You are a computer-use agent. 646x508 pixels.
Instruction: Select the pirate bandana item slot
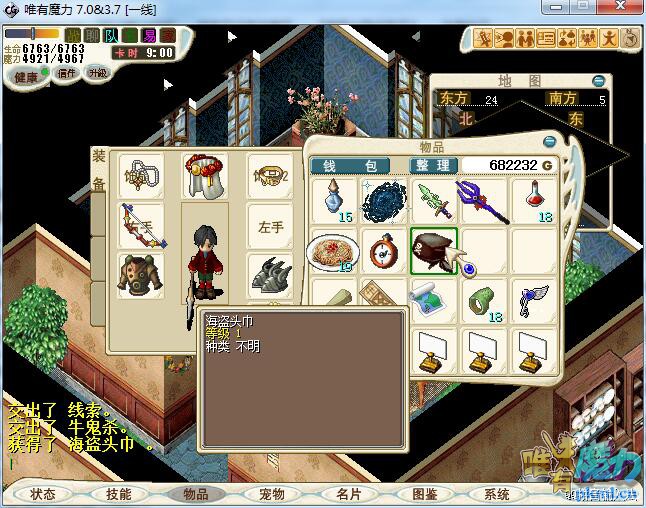[x=434, y=250]
